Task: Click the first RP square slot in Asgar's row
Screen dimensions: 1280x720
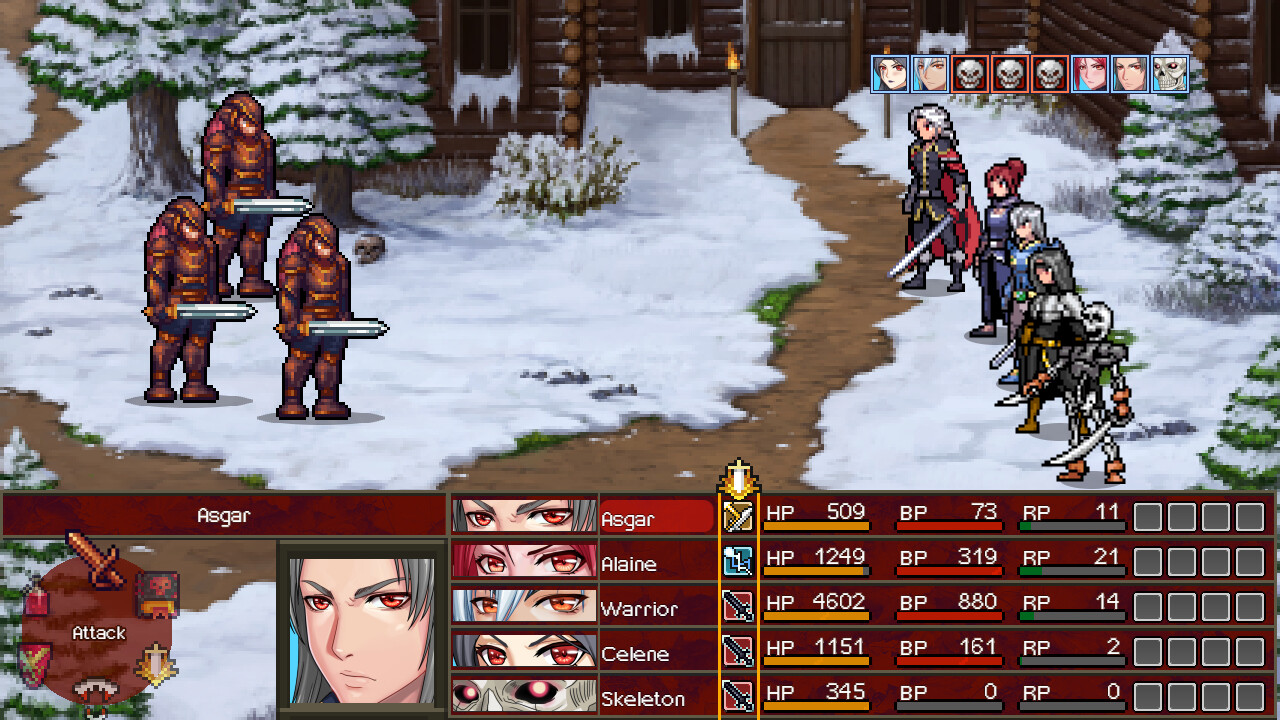Action: click(1146, 516)
